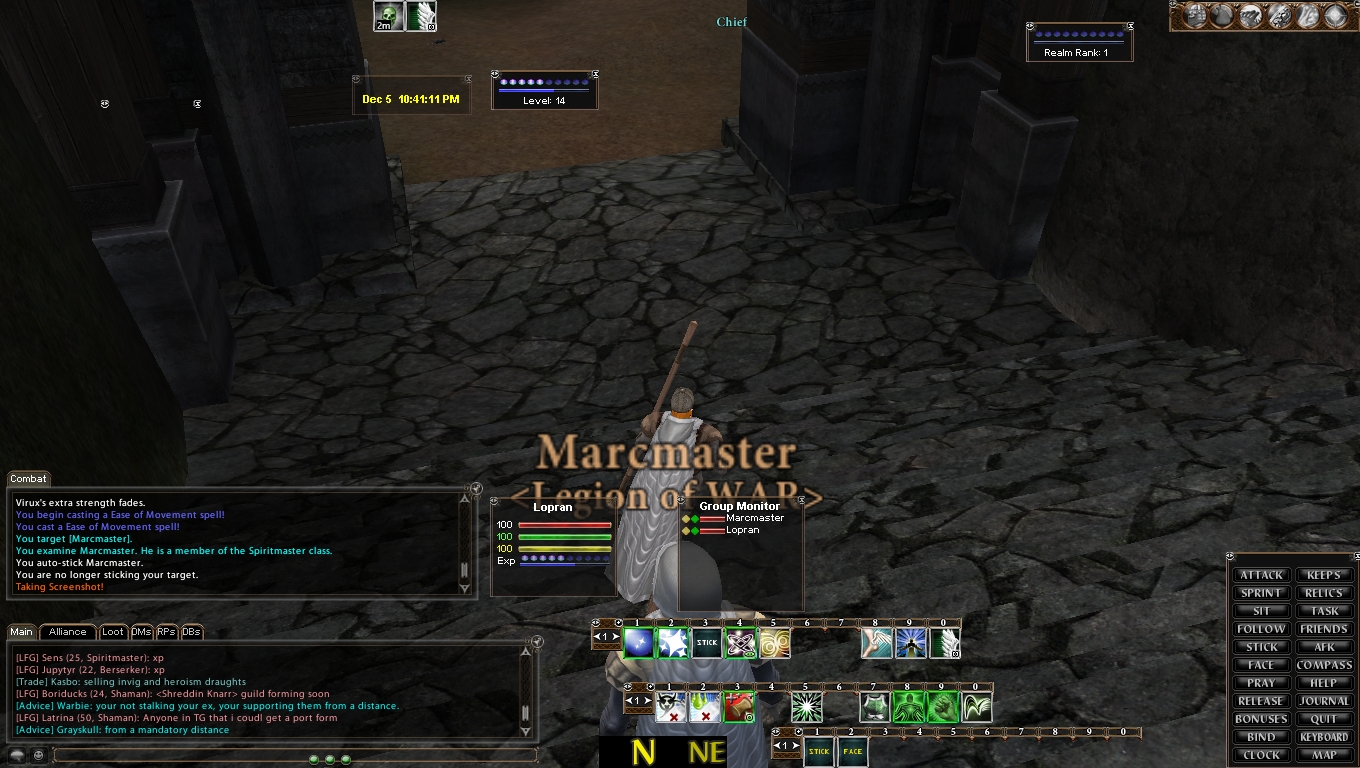
Task: Click the smiley emote button by chat
Action: pos(38,755)
